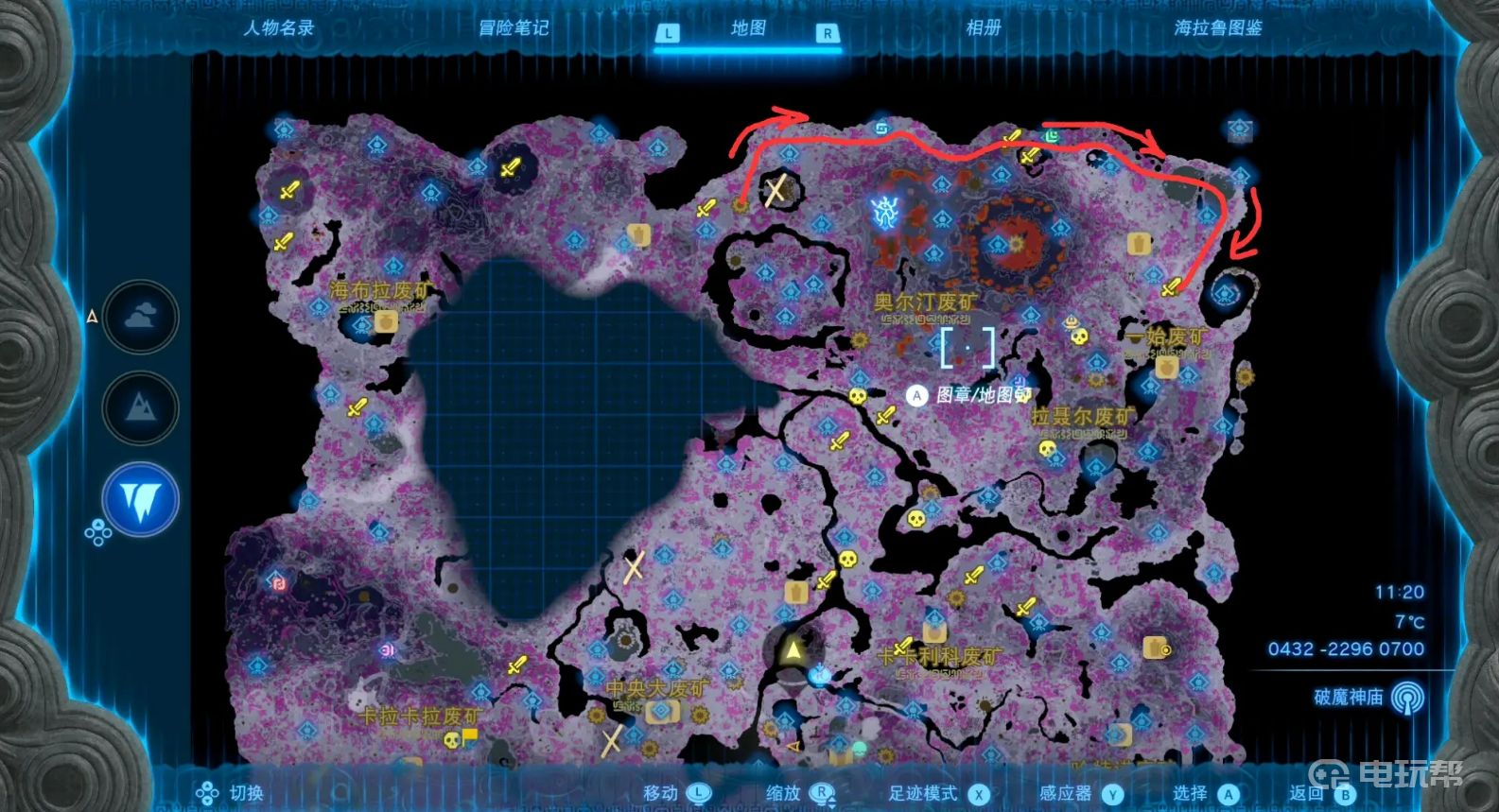Select the 卡拉卡拉废矿 map label
Screen dimensions: 1499x812
point(419,717)
